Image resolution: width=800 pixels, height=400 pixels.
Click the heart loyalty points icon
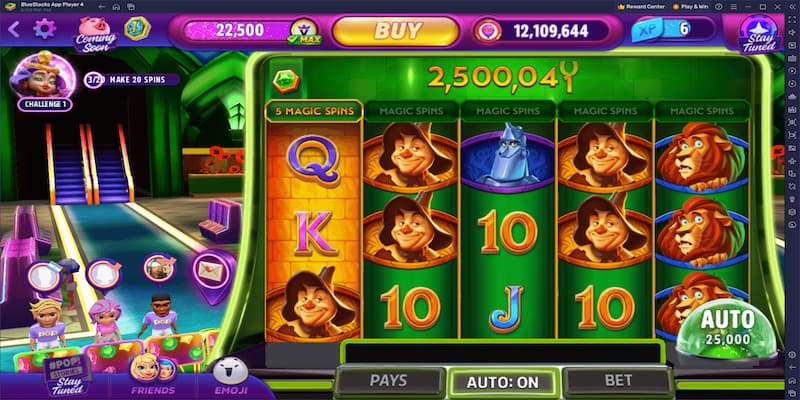488,31
